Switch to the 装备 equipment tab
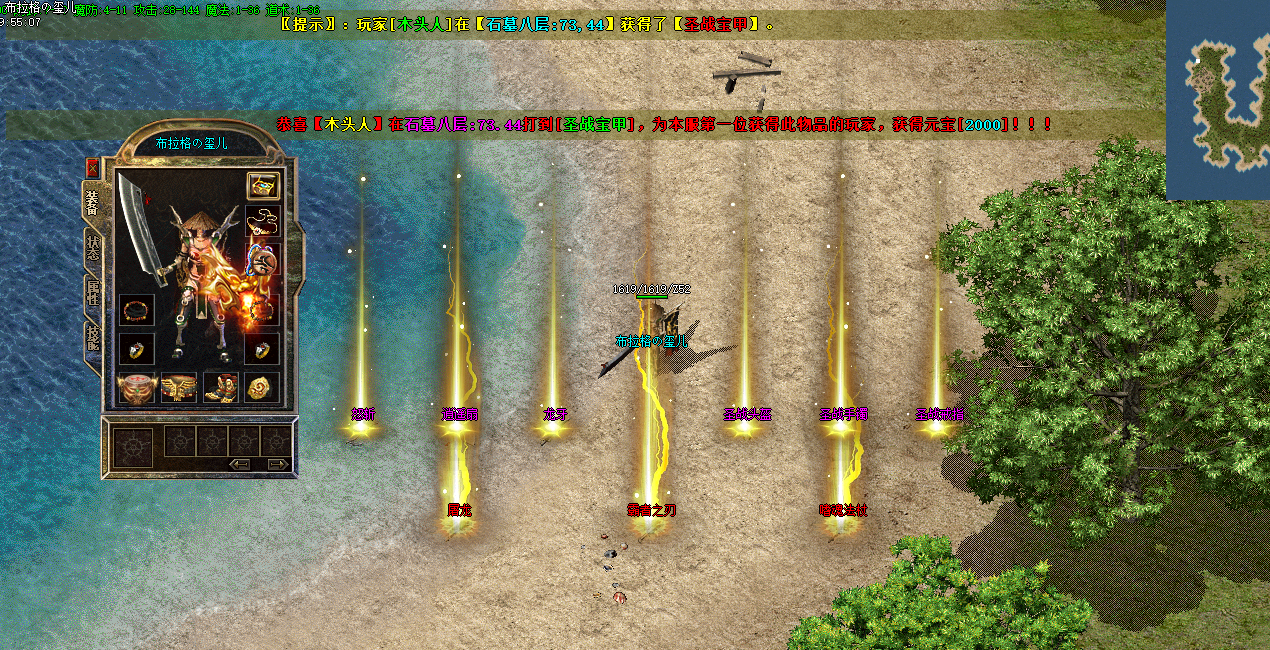The height and width of the screenshot is (650, 1270). (92, 203)
